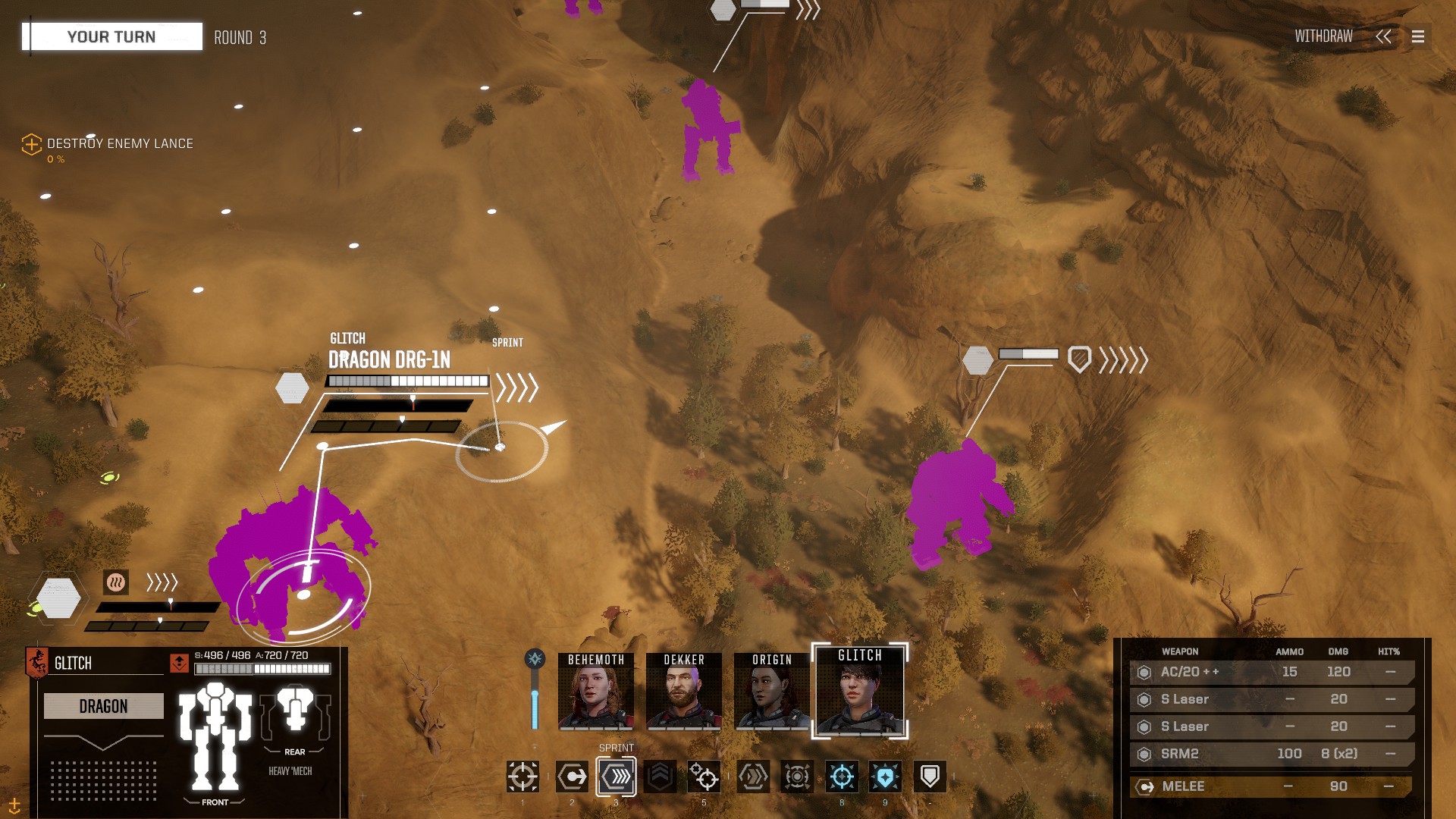
Task: Select Dekker's pilot portrait
Action: [684, 691]
